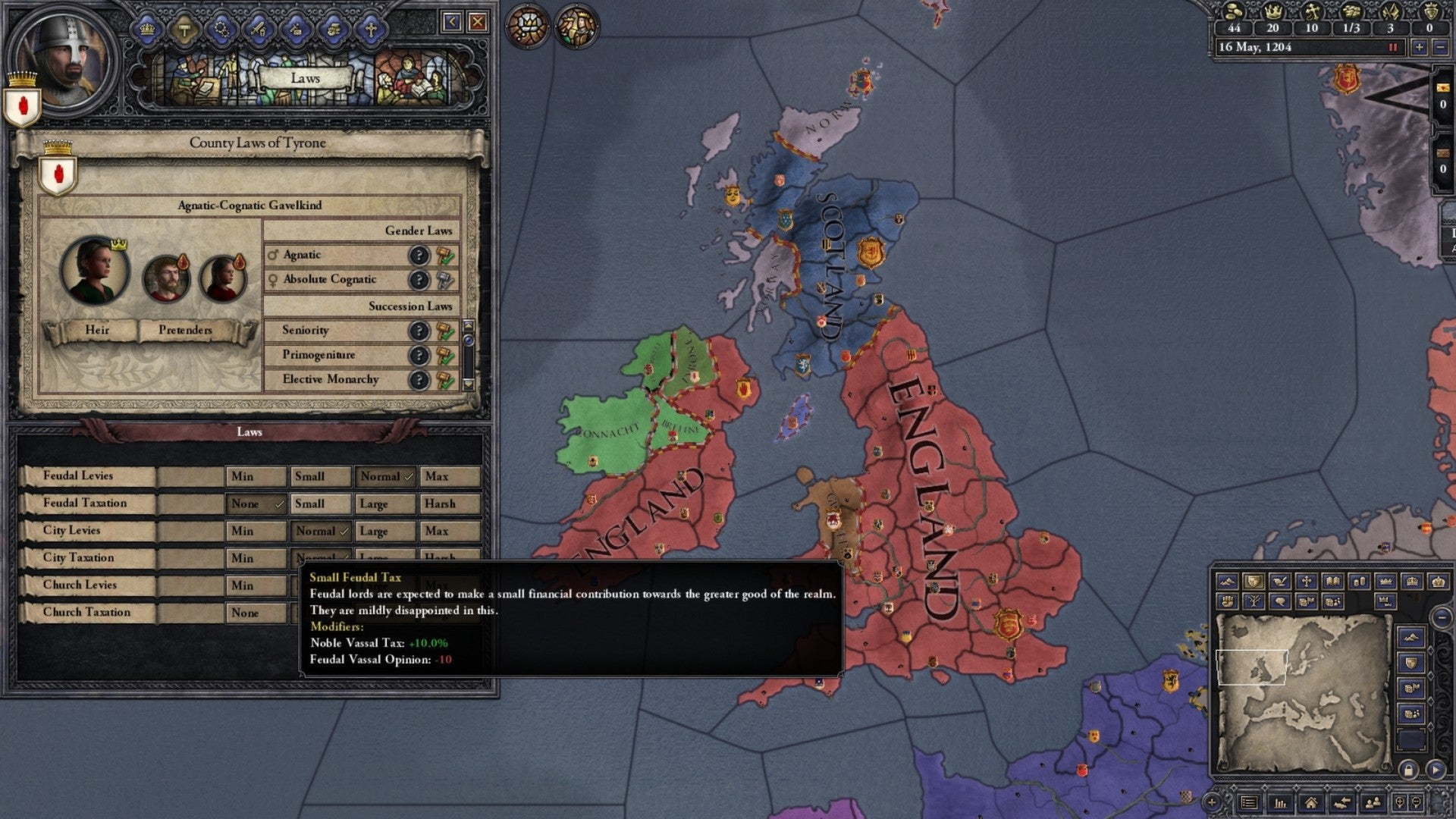This screenshot has width=1456, height=819.
Task: Set City Levies to Large
Action: pos(386,531)
